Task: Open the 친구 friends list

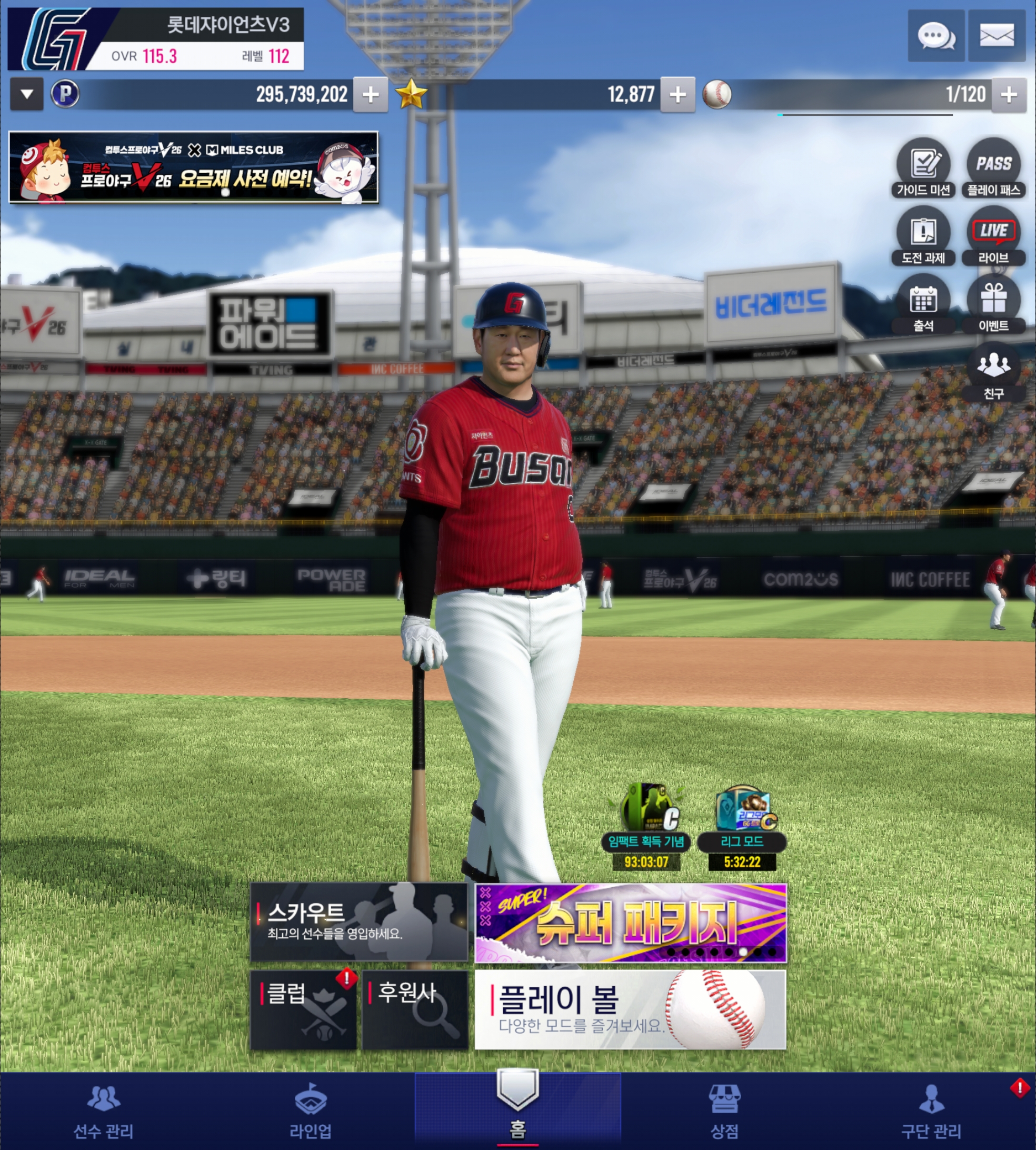Action: click(993, 372)
